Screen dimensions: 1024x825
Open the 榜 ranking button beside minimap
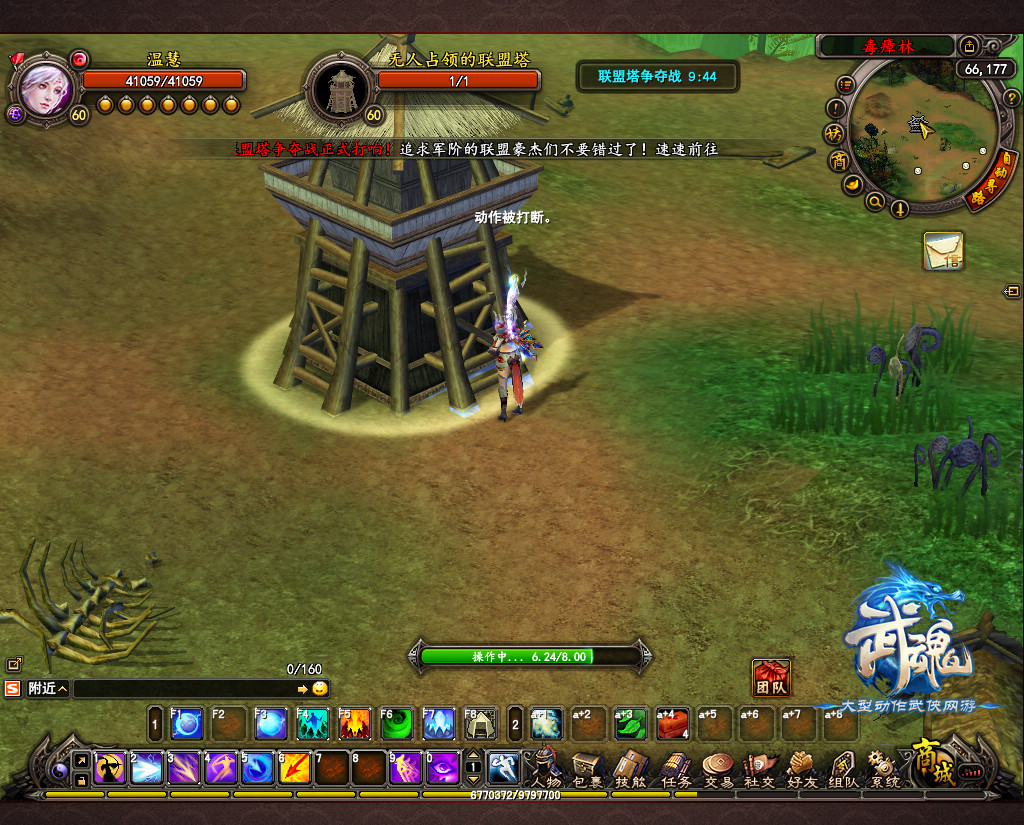(x=833, y=133)
